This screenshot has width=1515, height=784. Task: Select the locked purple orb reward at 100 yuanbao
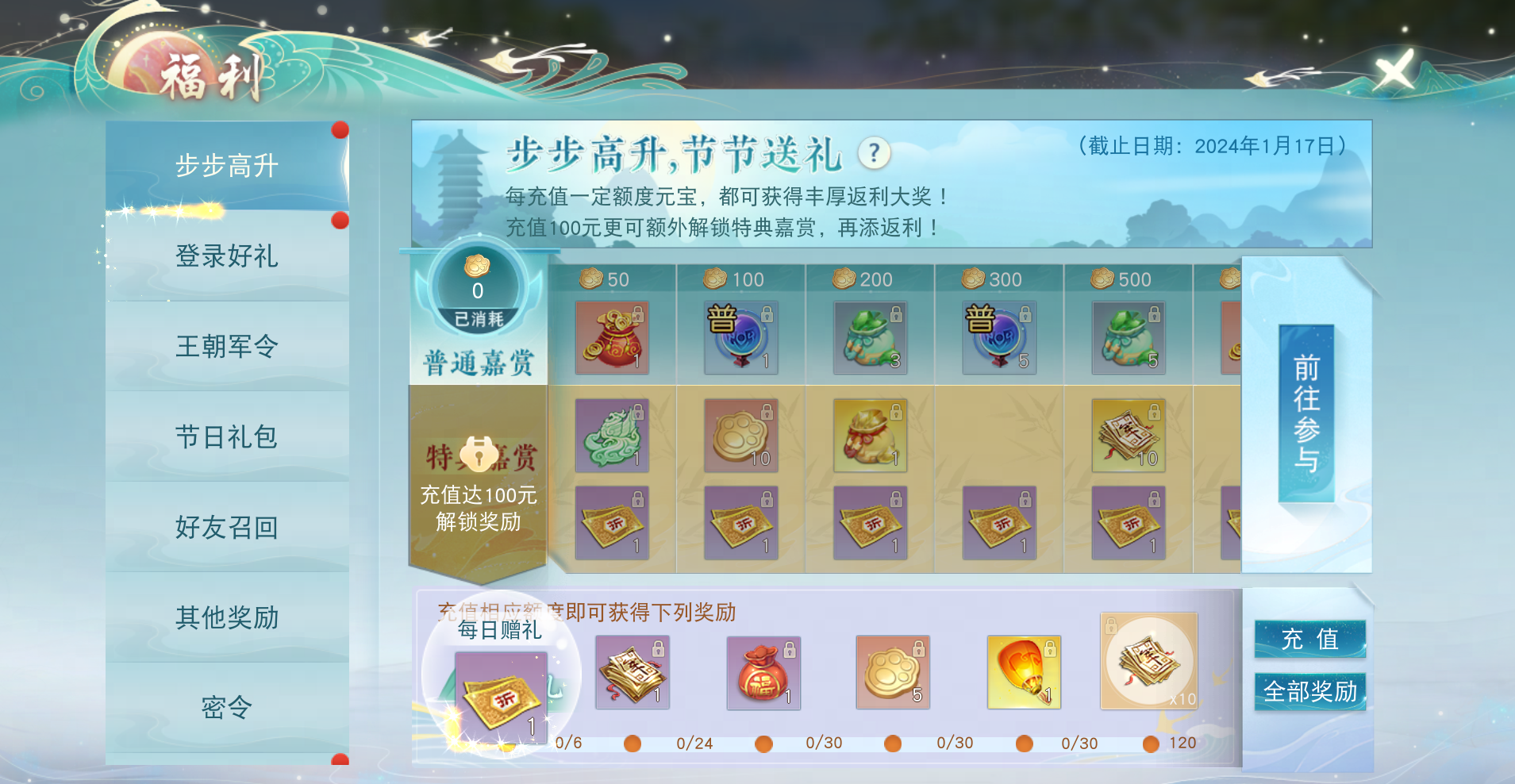740,337
